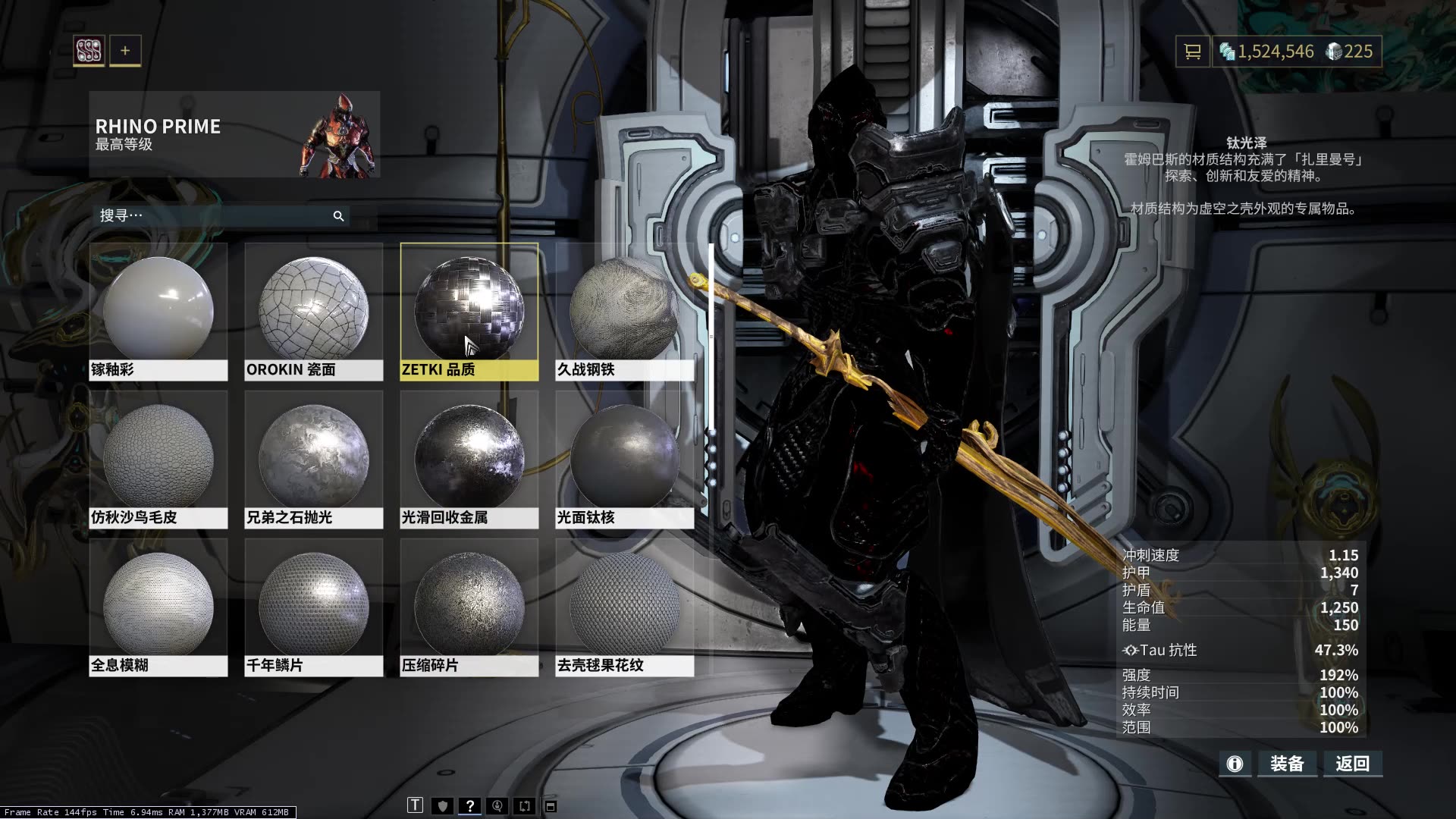This screenshot has height=819, width=1456.
Task: Open the patterned glyph icon beside the plus
Action: click(x=89, y=51)
